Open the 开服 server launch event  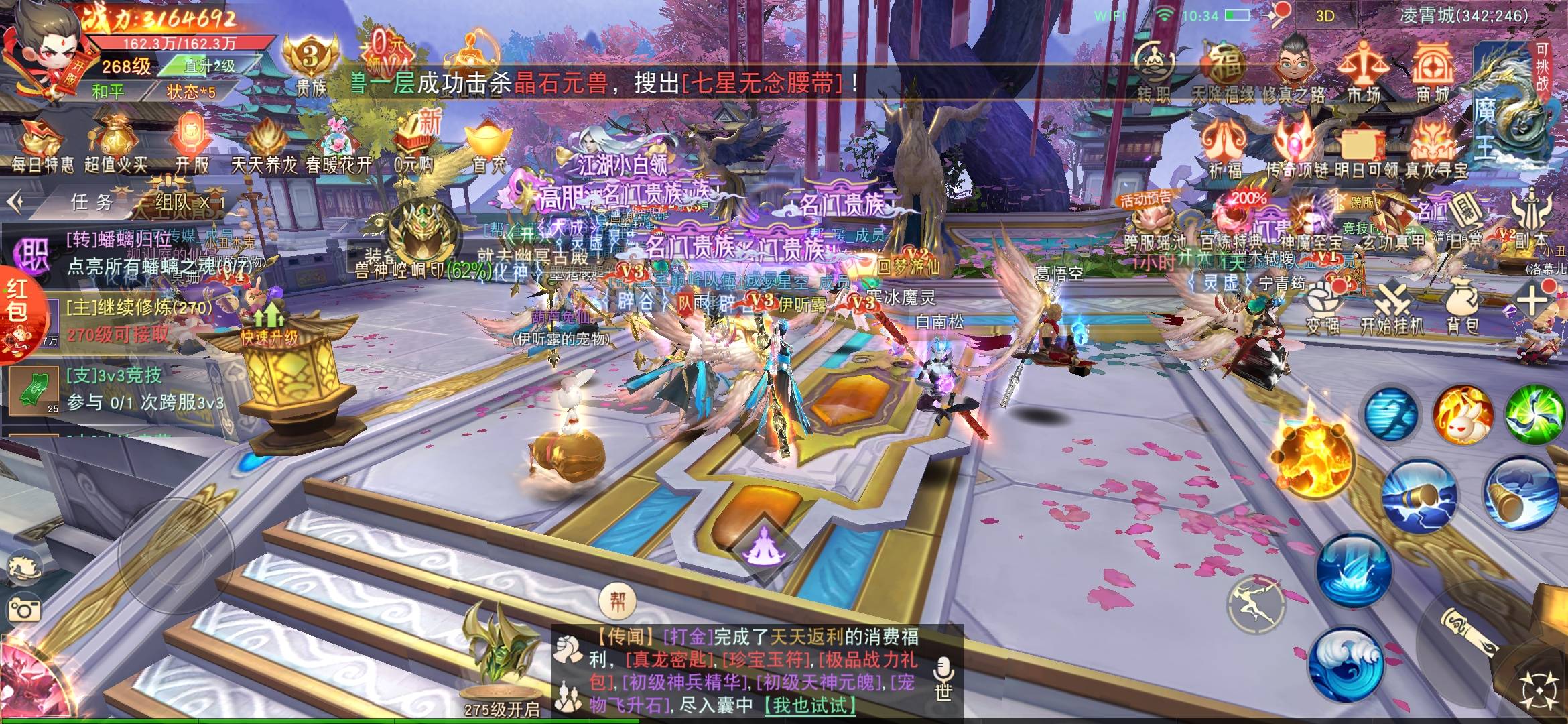coord(192,144)
